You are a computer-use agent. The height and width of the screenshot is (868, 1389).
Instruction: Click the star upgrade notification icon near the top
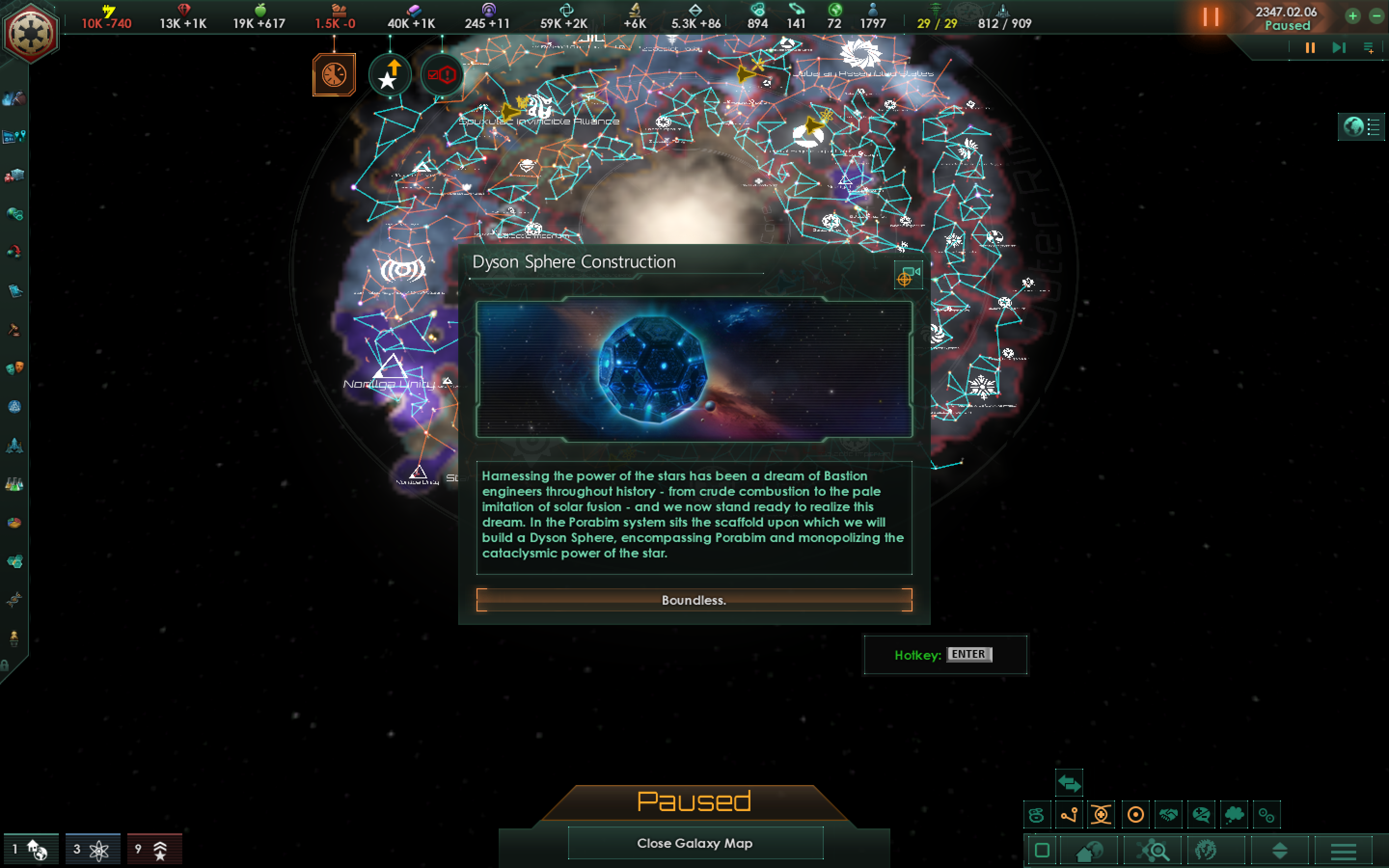click(389, 74)
